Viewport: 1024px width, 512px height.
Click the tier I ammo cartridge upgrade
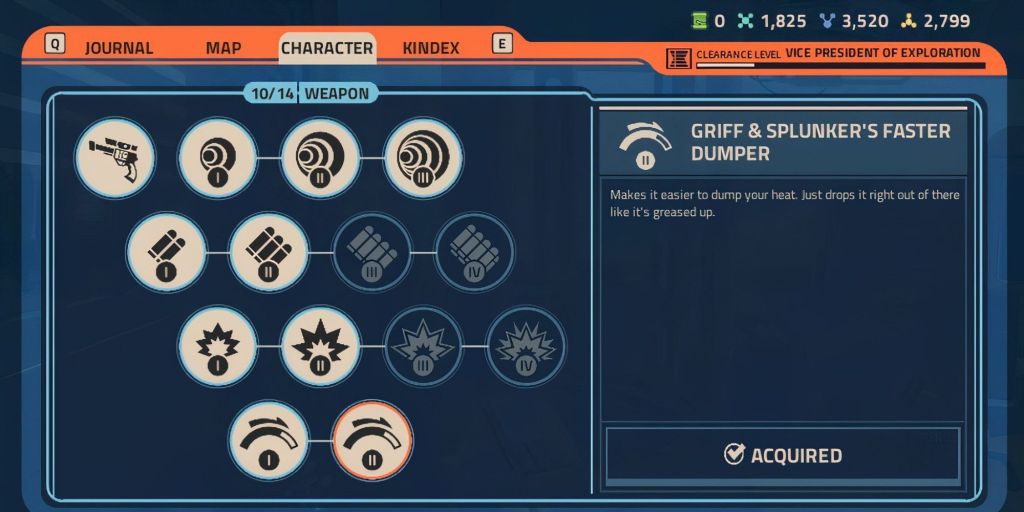click(166, 252)
